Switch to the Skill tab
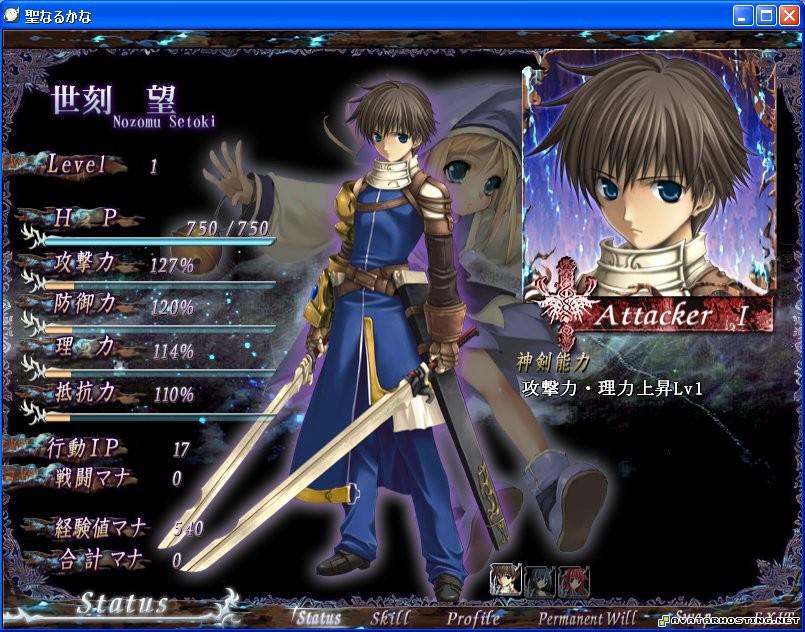805x632 pixels. click(390, 617)
